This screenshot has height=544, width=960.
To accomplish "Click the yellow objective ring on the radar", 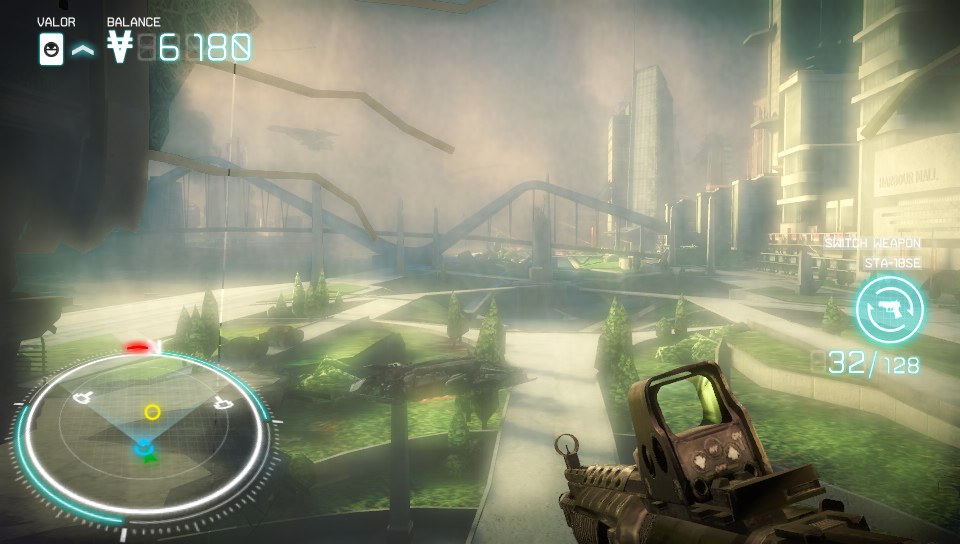I will point(152,411).
